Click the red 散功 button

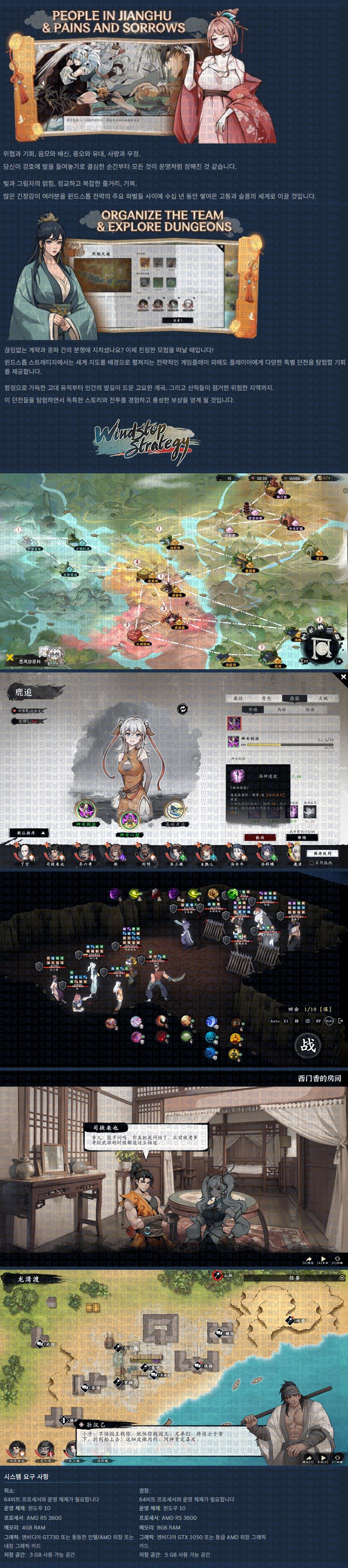(x=260, y=837)
